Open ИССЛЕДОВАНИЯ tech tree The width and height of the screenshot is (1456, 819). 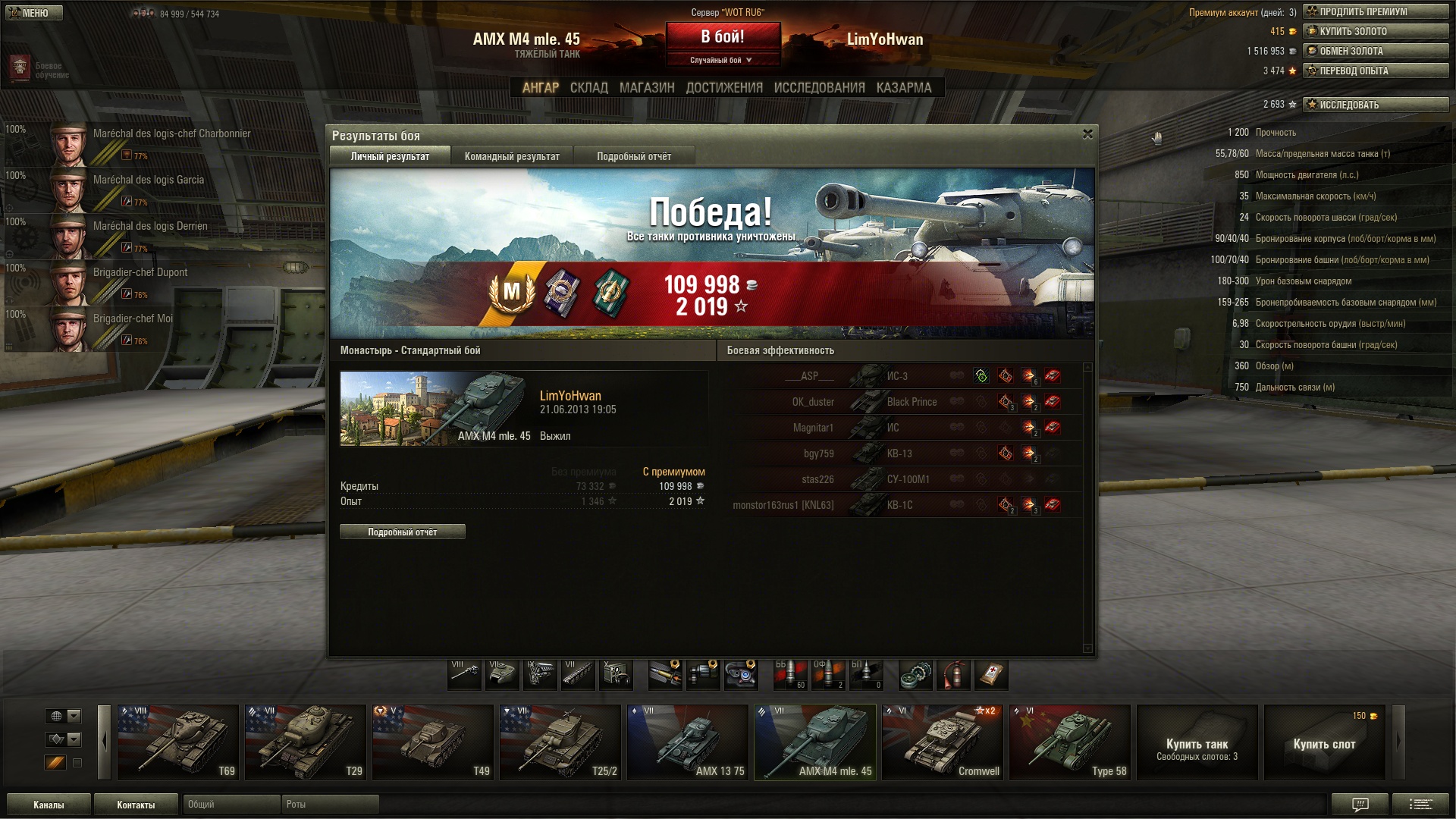click(819, 88)
